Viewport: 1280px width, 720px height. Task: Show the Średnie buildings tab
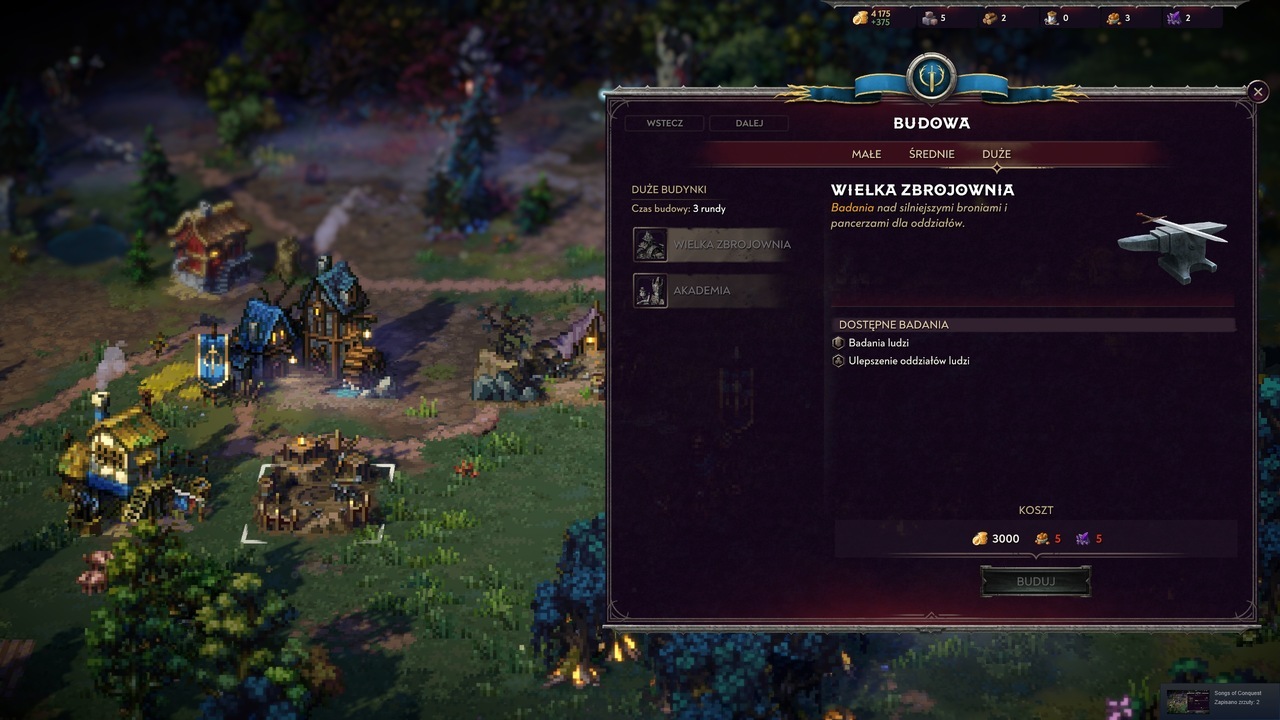(x=931, y=154)
